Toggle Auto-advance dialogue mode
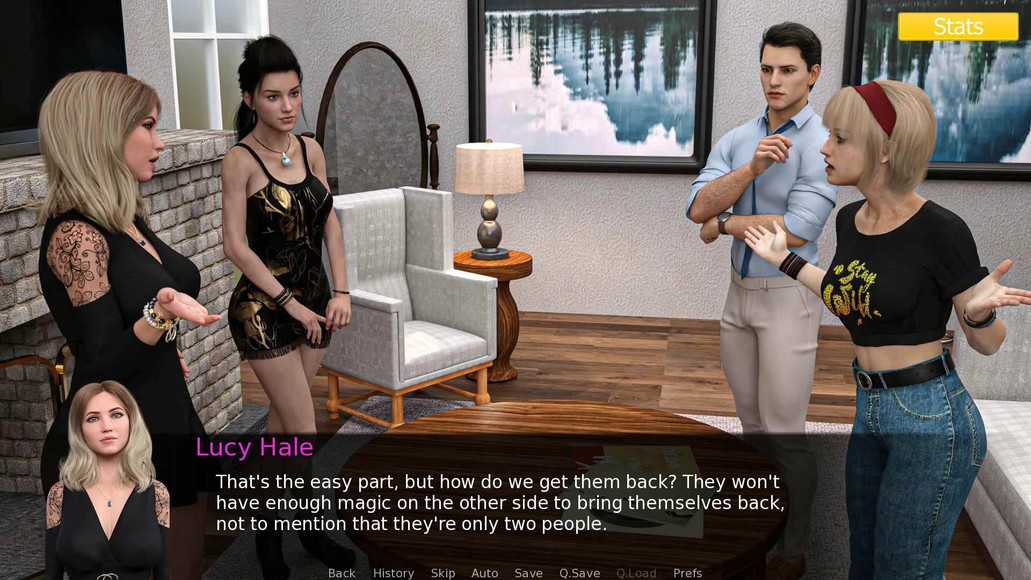This screenshot has height=580, width=1031. 485,573
